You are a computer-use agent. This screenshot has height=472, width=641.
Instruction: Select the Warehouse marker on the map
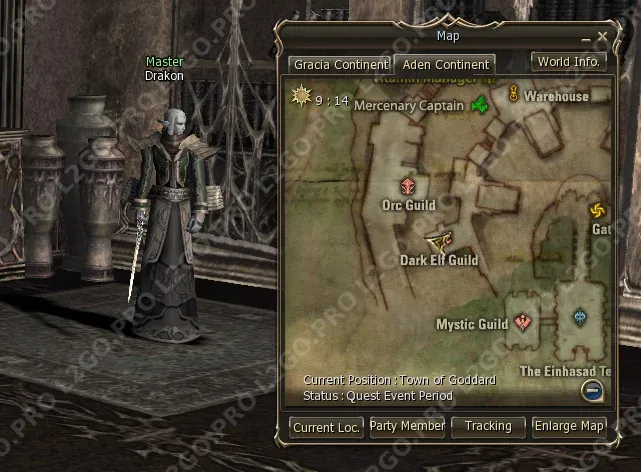[x=514, y=96]
